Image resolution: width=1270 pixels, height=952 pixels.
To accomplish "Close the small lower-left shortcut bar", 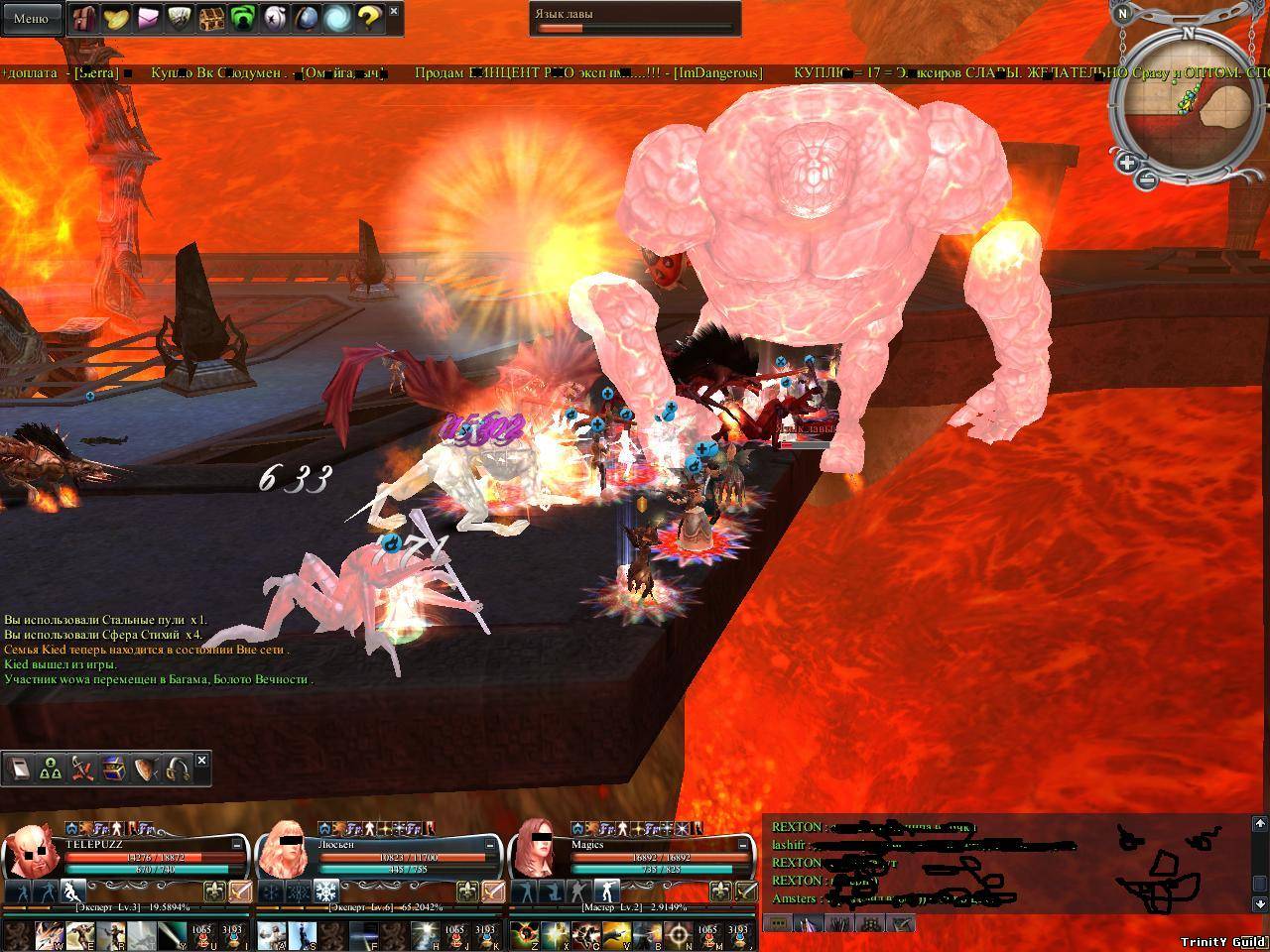I will click(x=202, y=760).
